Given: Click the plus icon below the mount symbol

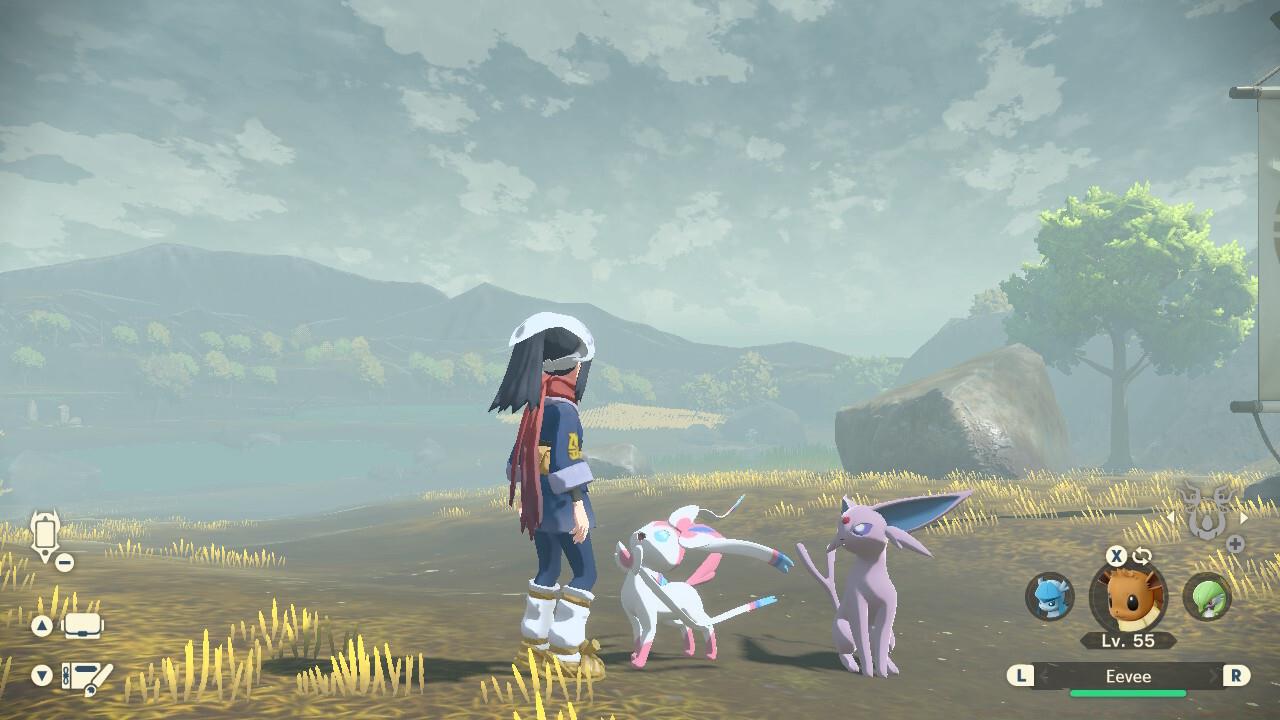Looking at the screenshot, I should coord(1235,544).
